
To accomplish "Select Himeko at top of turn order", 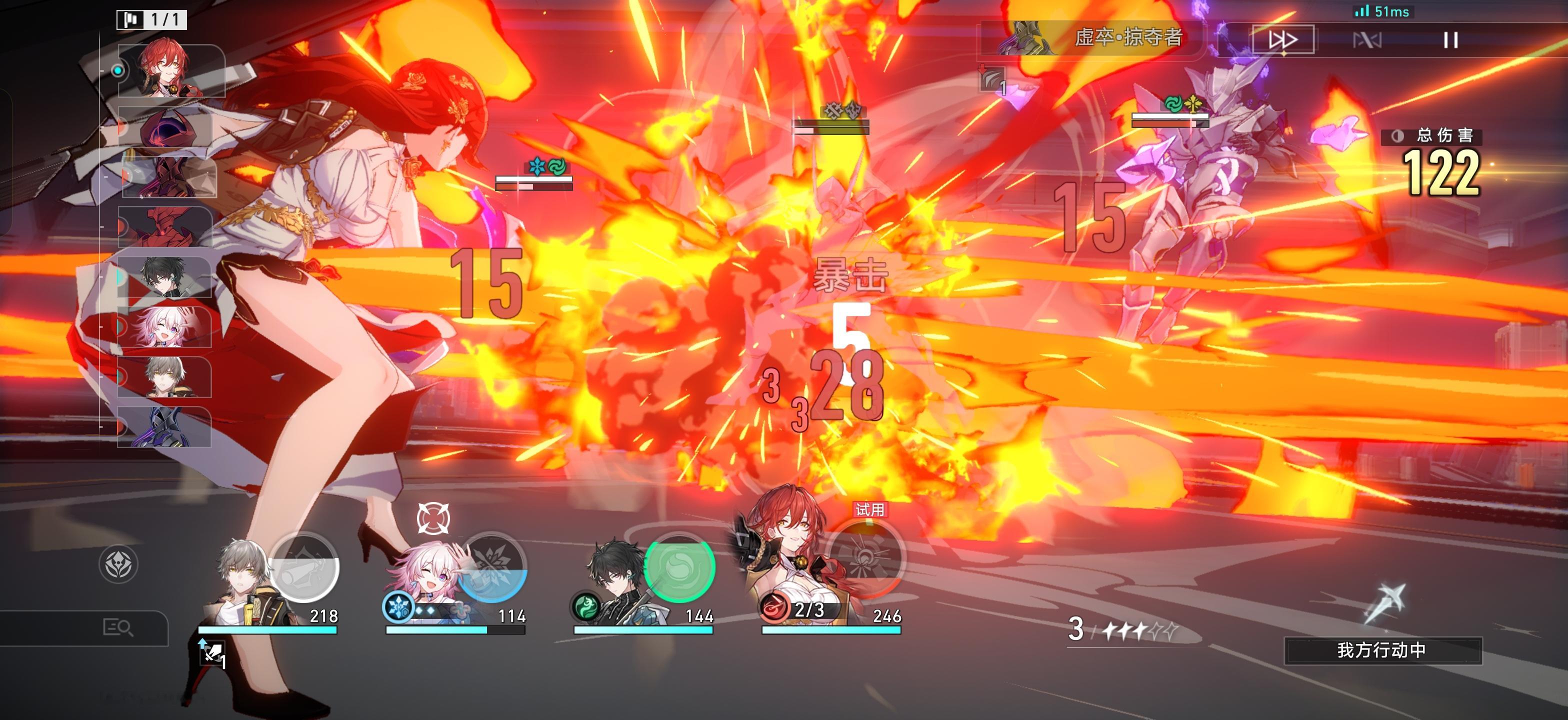I will (x=164, y=70).
